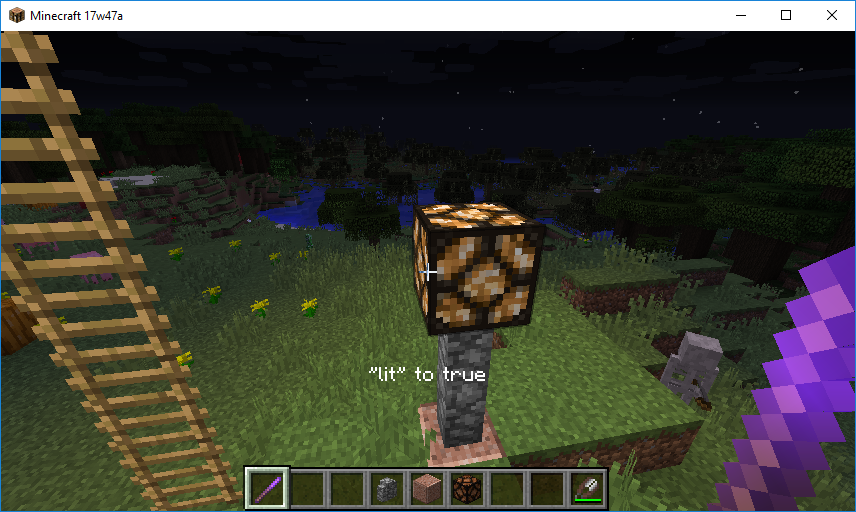Close the Minecraft window
856x512 pixels.
tap(831, 15)
